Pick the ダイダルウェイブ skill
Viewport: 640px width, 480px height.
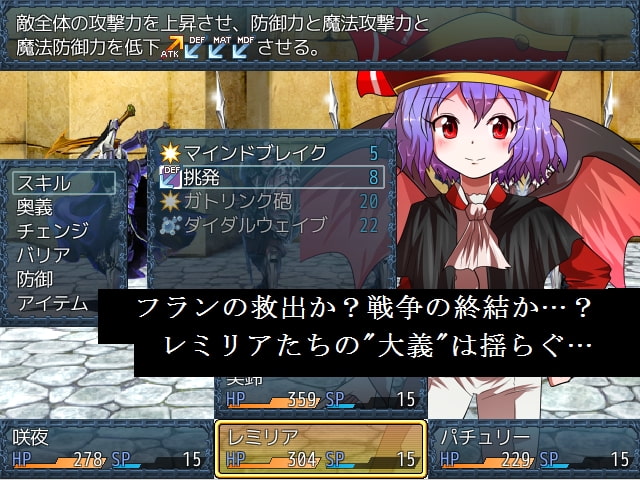click(268, 225)
